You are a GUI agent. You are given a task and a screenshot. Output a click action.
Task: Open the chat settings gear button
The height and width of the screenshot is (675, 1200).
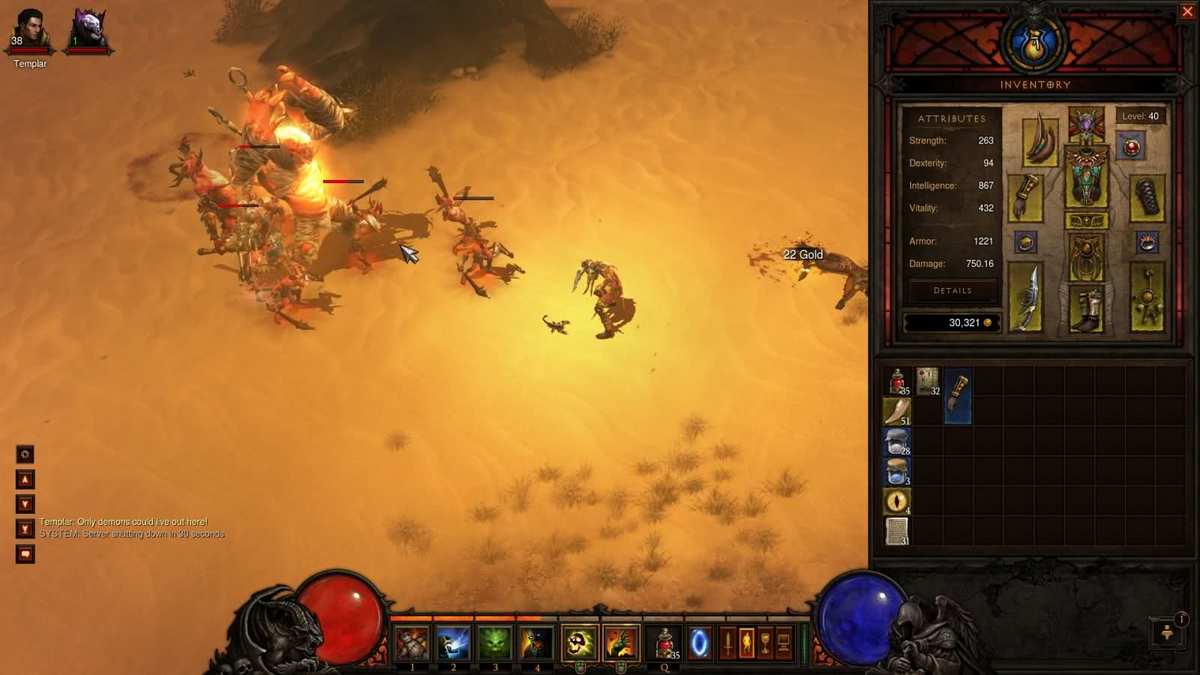[x=25, y=454]
